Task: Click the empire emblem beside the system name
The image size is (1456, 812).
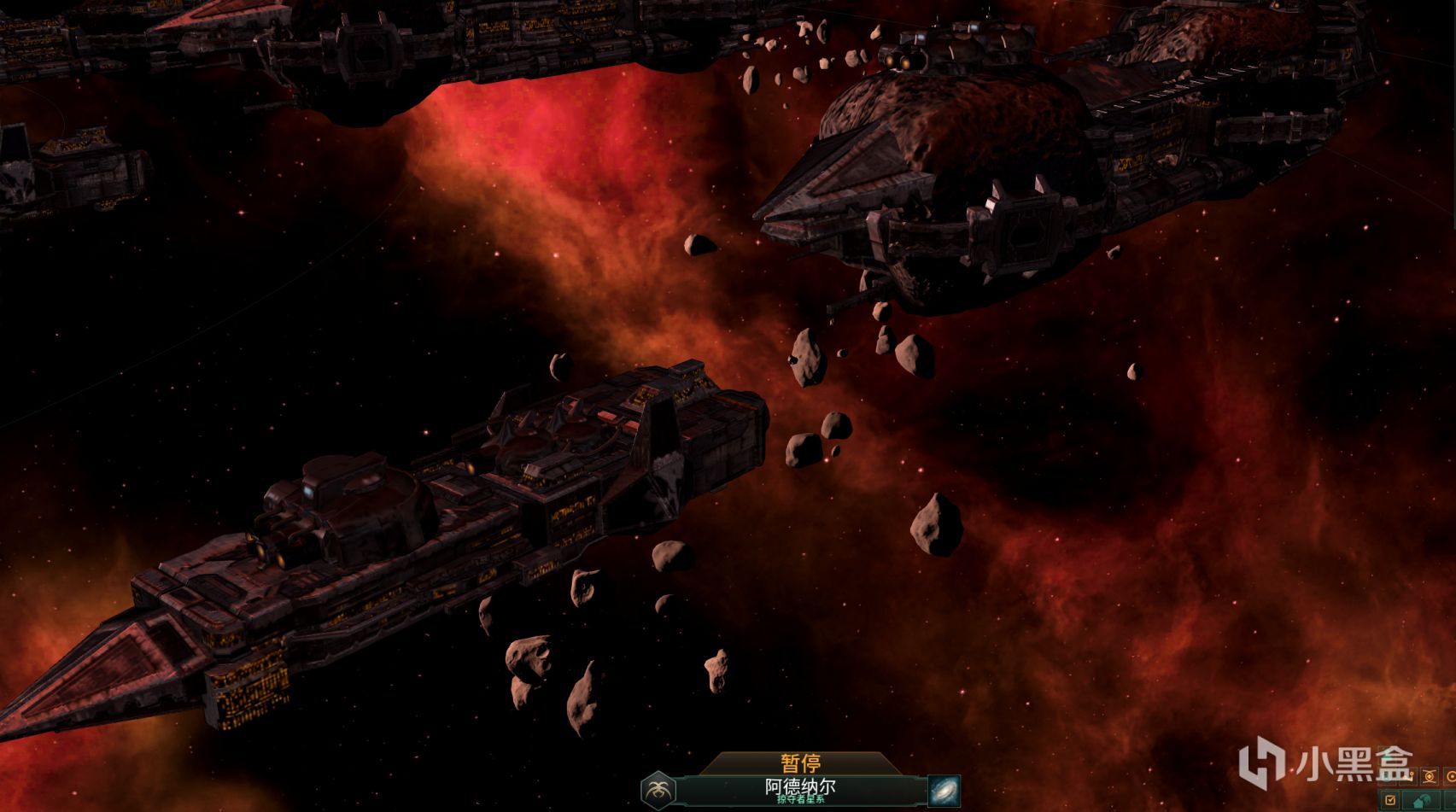Action: coord(658,790)
